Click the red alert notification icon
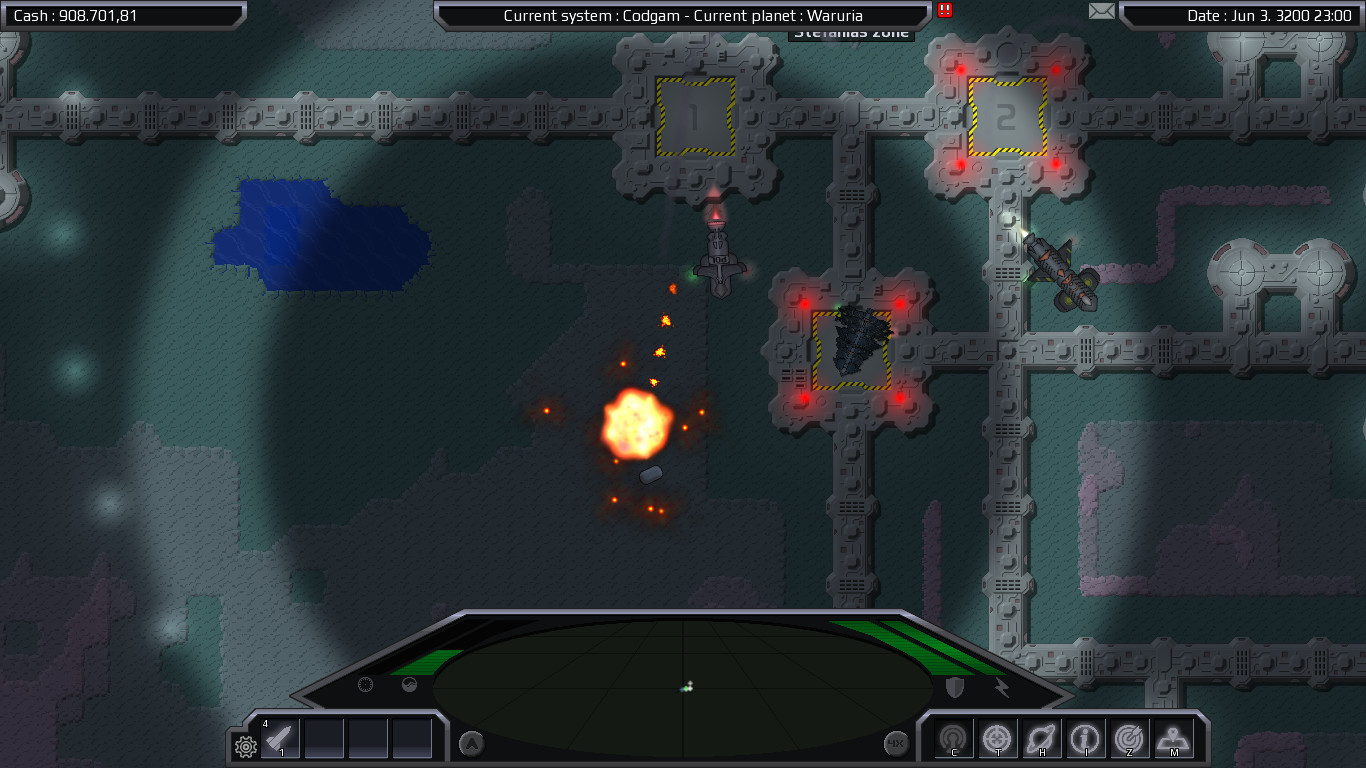 click(x=945, y=10)
